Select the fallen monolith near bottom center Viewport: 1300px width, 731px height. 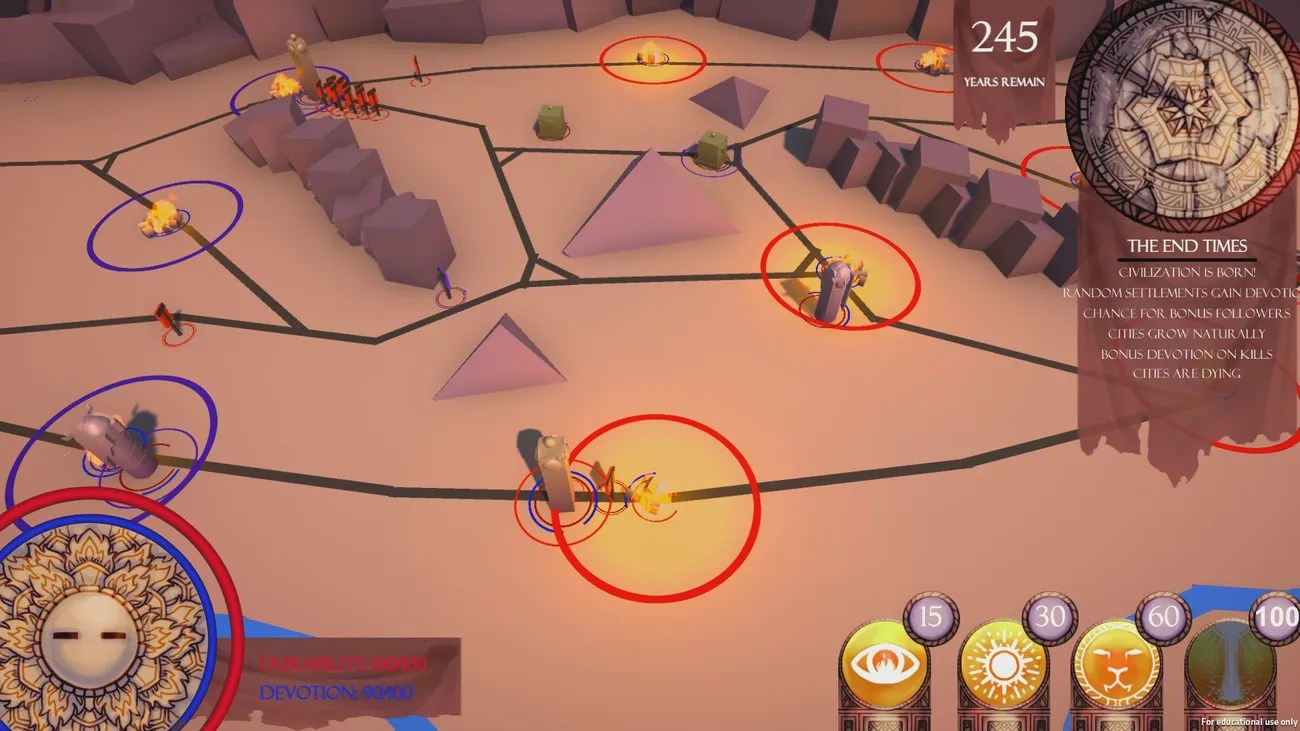[x=555, y=470]
